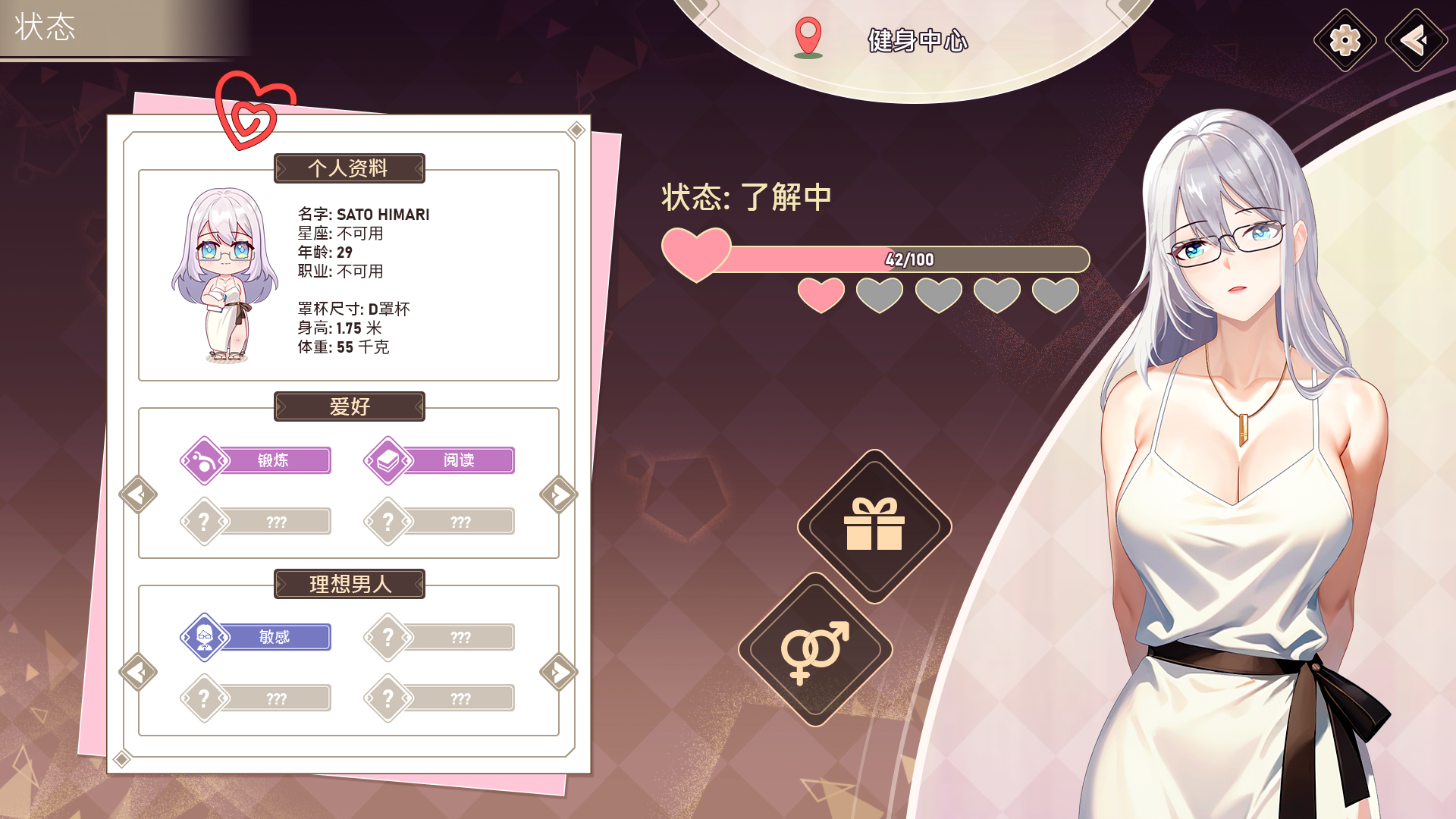Viewport: 1456px width, 819px height.
Task: Click the left arrow beside the 爱好 panel
Action: 139,493
